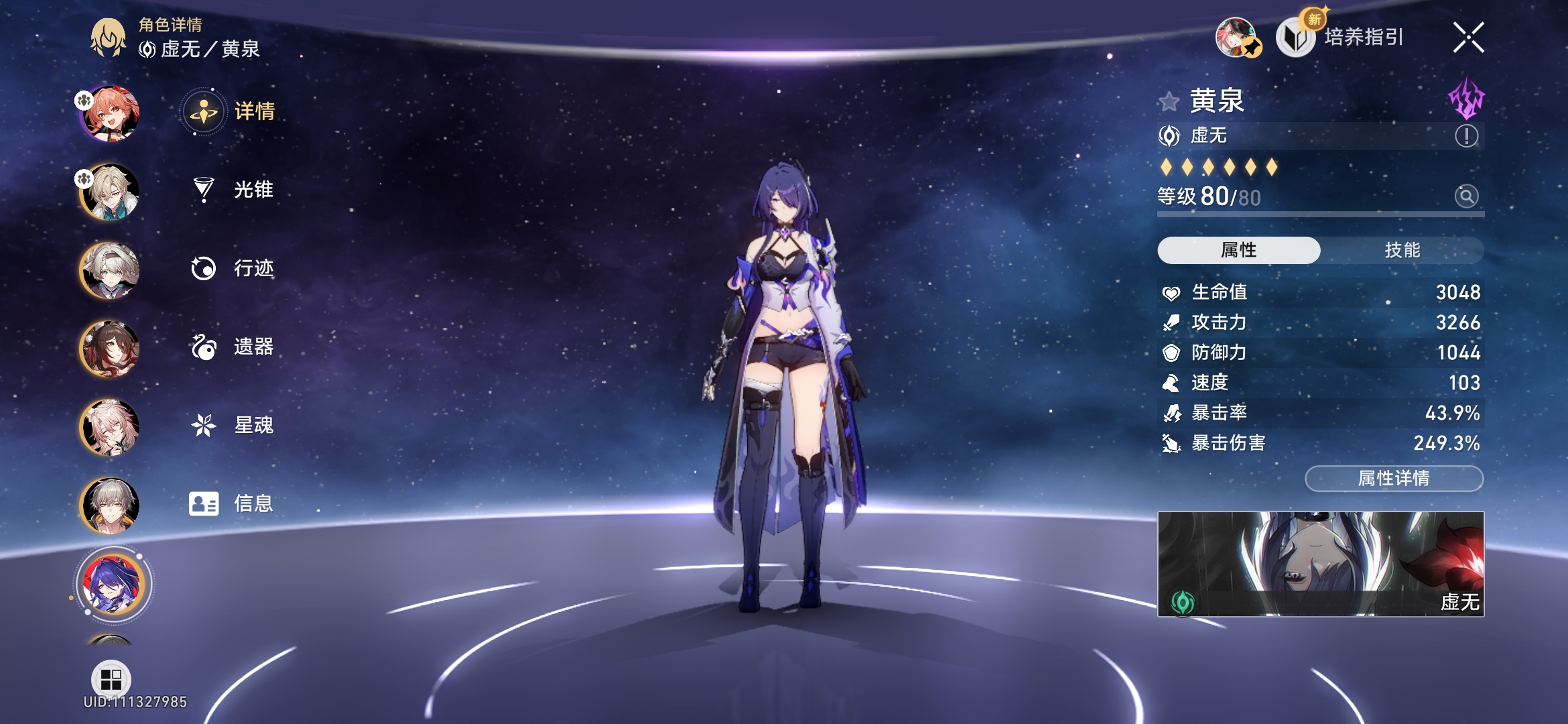Close the character details screen
The height and width of the screenshot is (724, 1568).
pyautogui.click(x=1468, y=38)
